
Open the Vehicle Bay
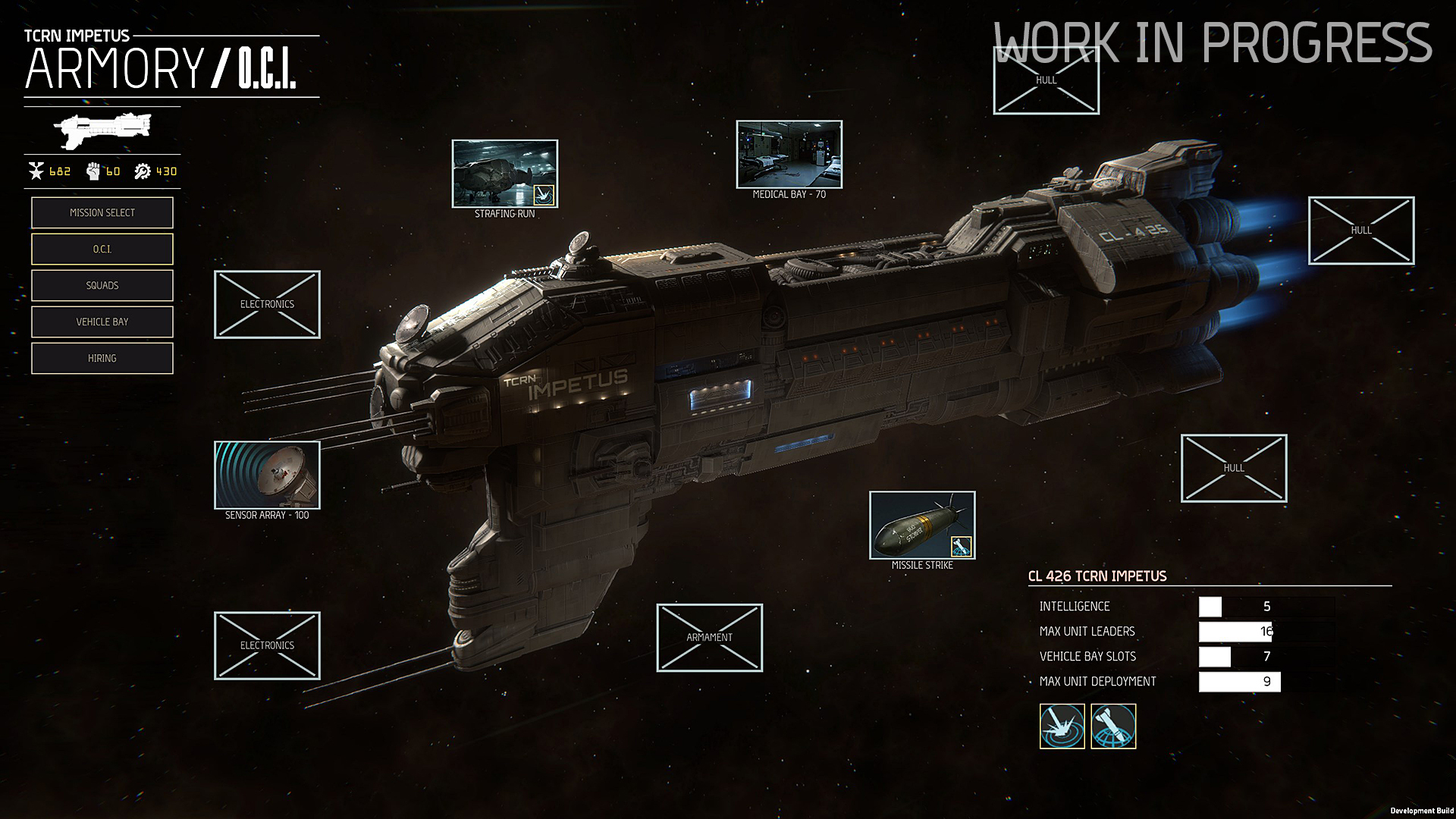pyautogui.click(x=102, y=322)
